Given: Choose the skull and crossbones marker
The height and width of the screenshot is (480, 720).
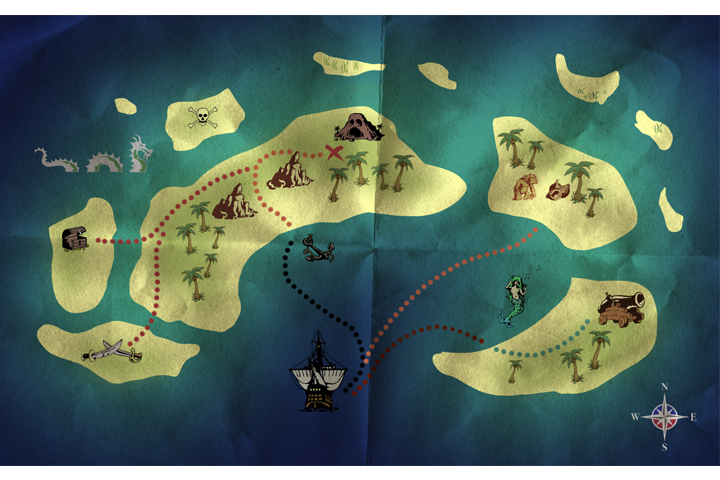Looking at the screenshot, I should pos(200,117).
